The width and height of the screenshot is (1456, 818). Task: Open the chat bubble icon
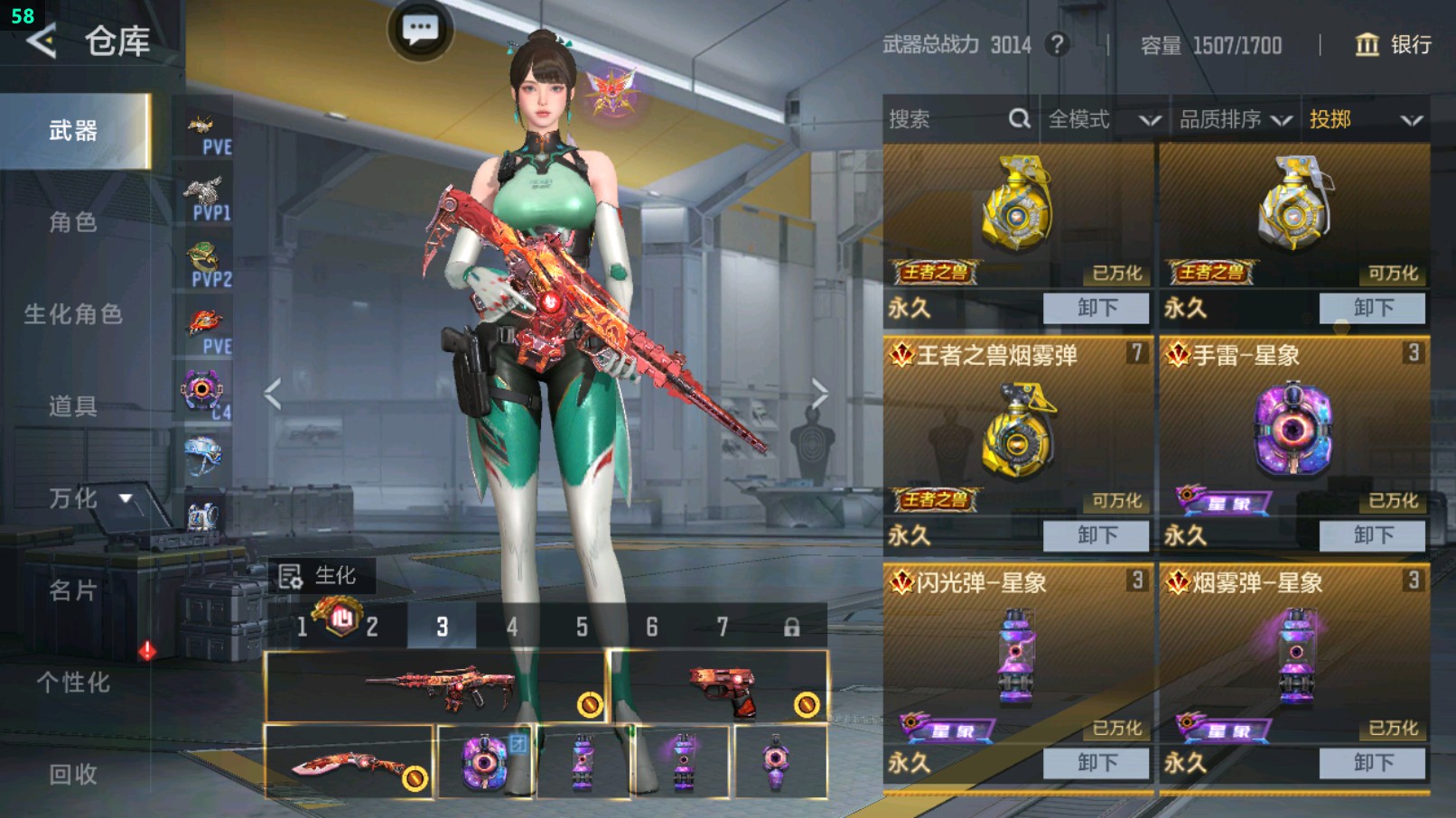(420, 30)
